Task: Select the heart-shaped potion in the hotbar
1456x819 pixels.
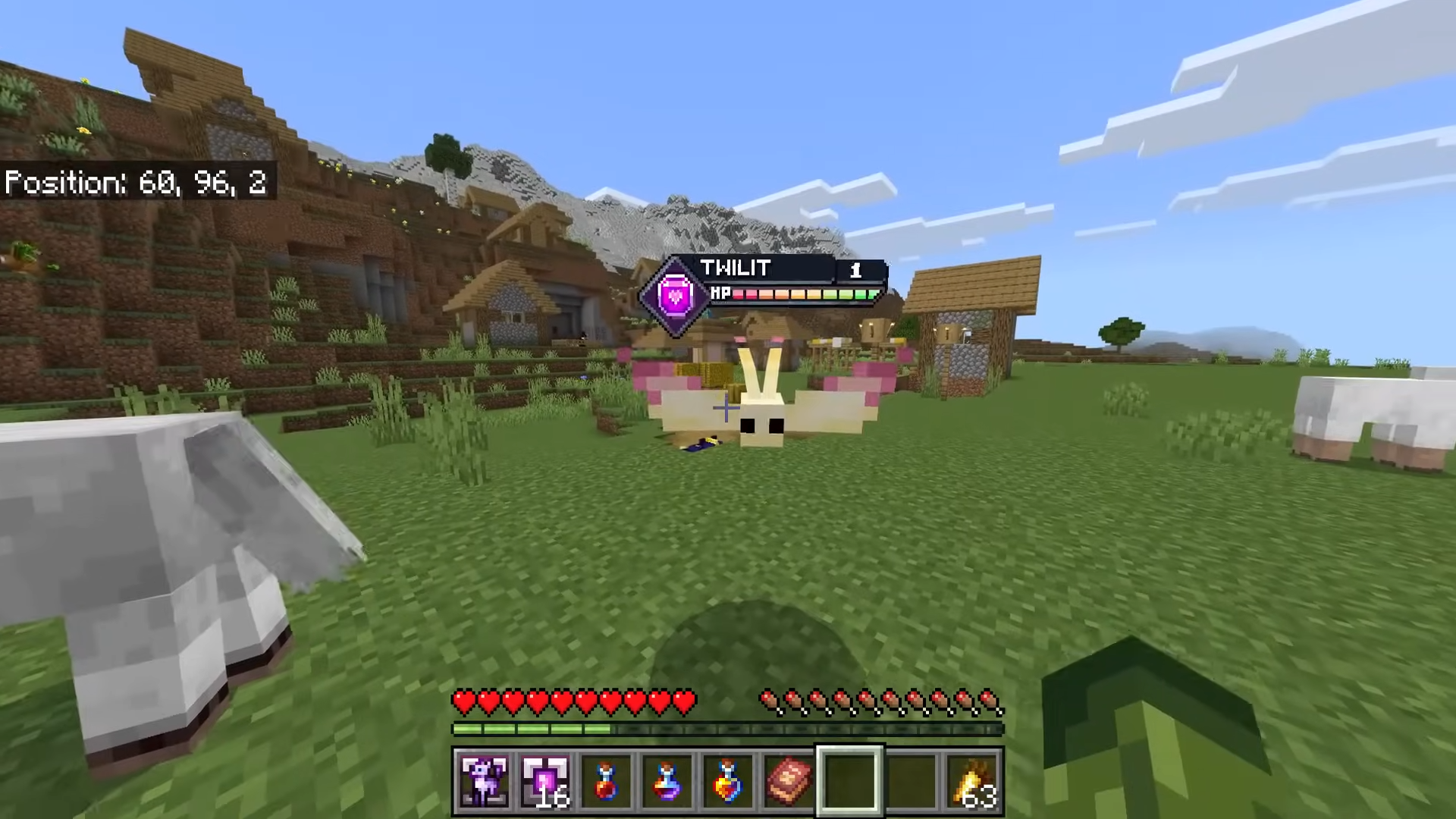Action: point(726,780)
